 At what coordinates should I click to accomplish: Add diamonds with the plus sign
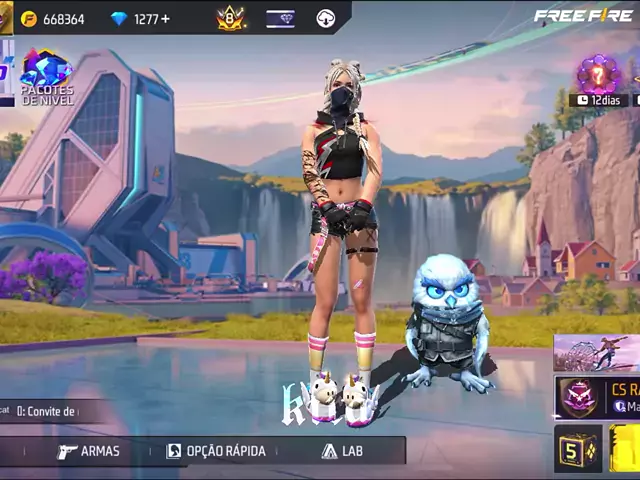point(165,19)
